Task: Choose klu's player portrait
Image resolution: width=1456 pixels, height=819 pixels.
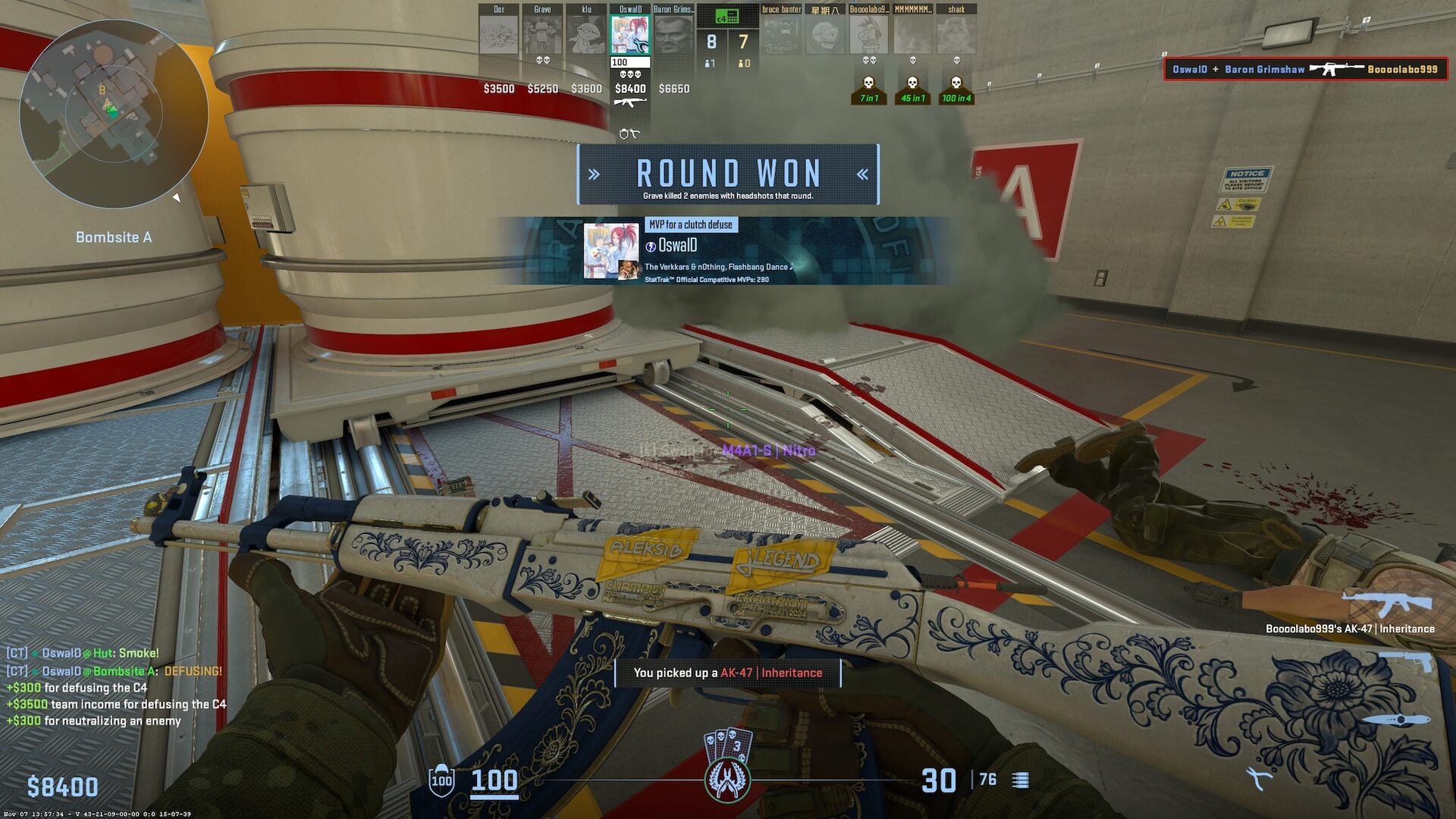Action: 586,35
